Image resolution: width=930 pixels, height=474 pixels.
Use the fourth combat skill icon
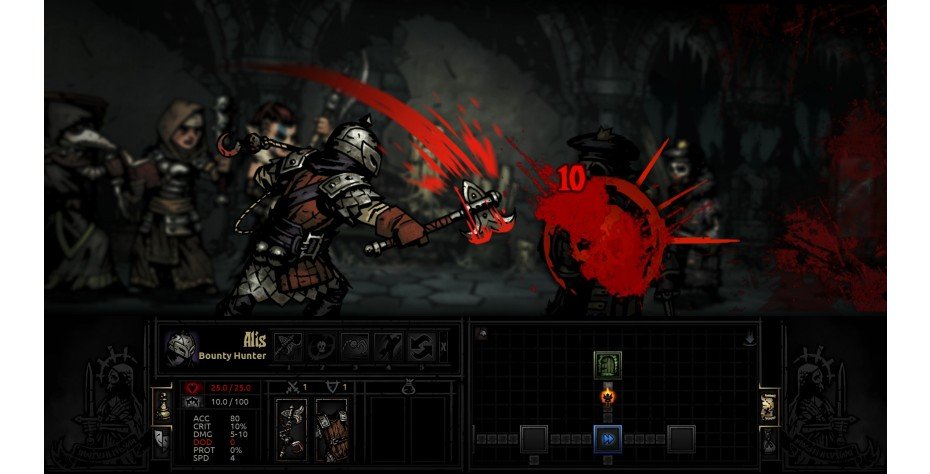389,347
